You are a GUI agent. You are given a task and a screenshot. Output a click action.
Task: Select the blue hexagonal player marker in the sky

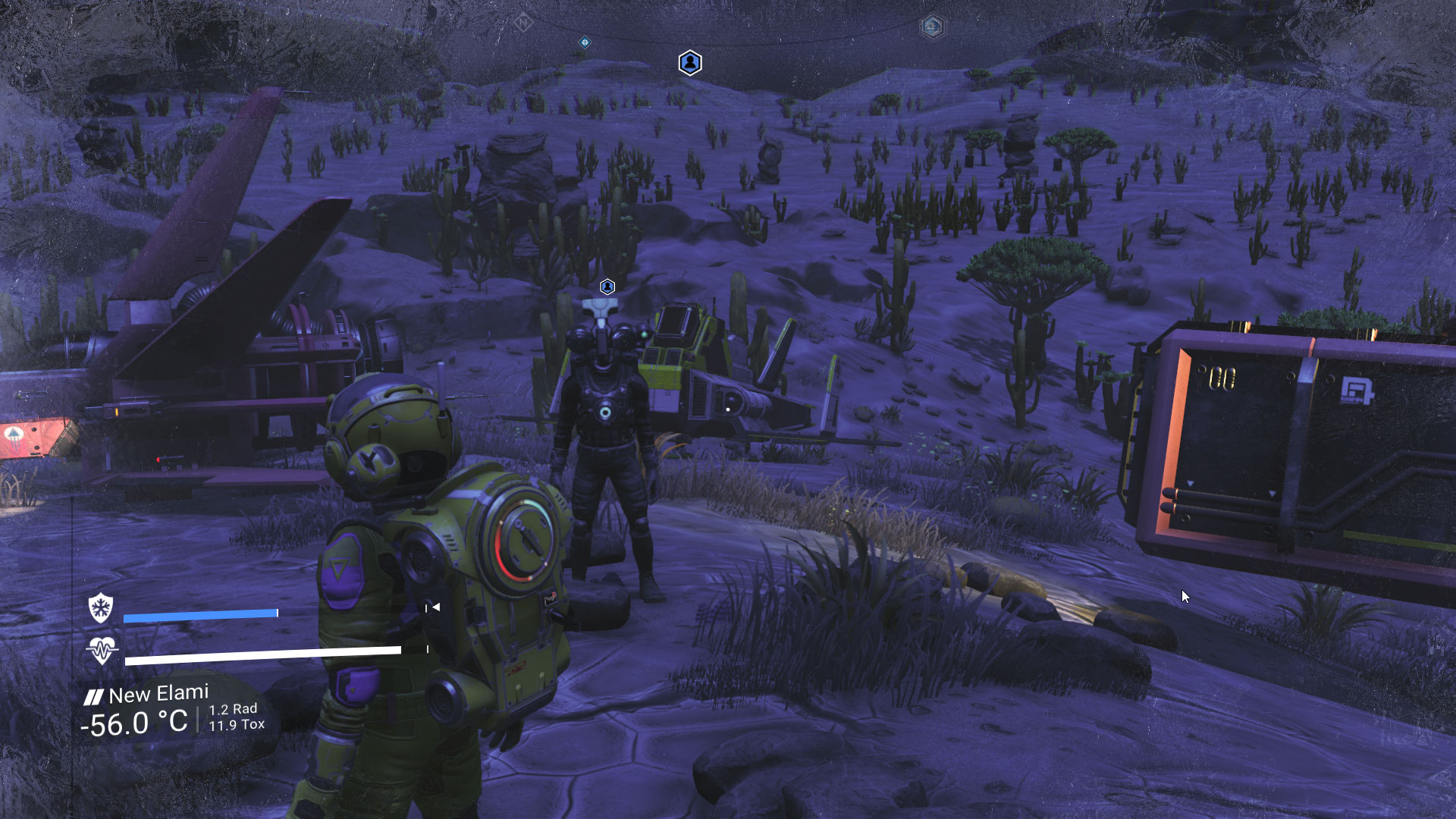click(689, 64)
